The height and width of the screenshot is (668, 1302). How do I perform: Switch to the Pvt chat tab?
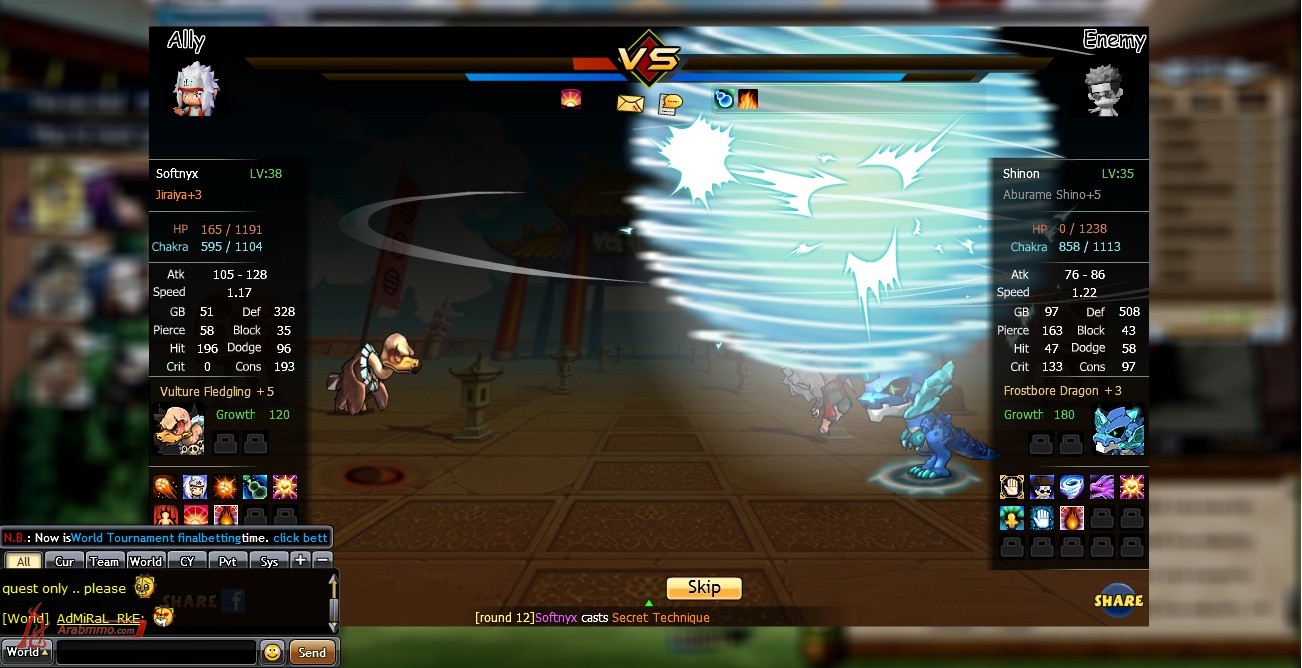[x=228, y=562]
